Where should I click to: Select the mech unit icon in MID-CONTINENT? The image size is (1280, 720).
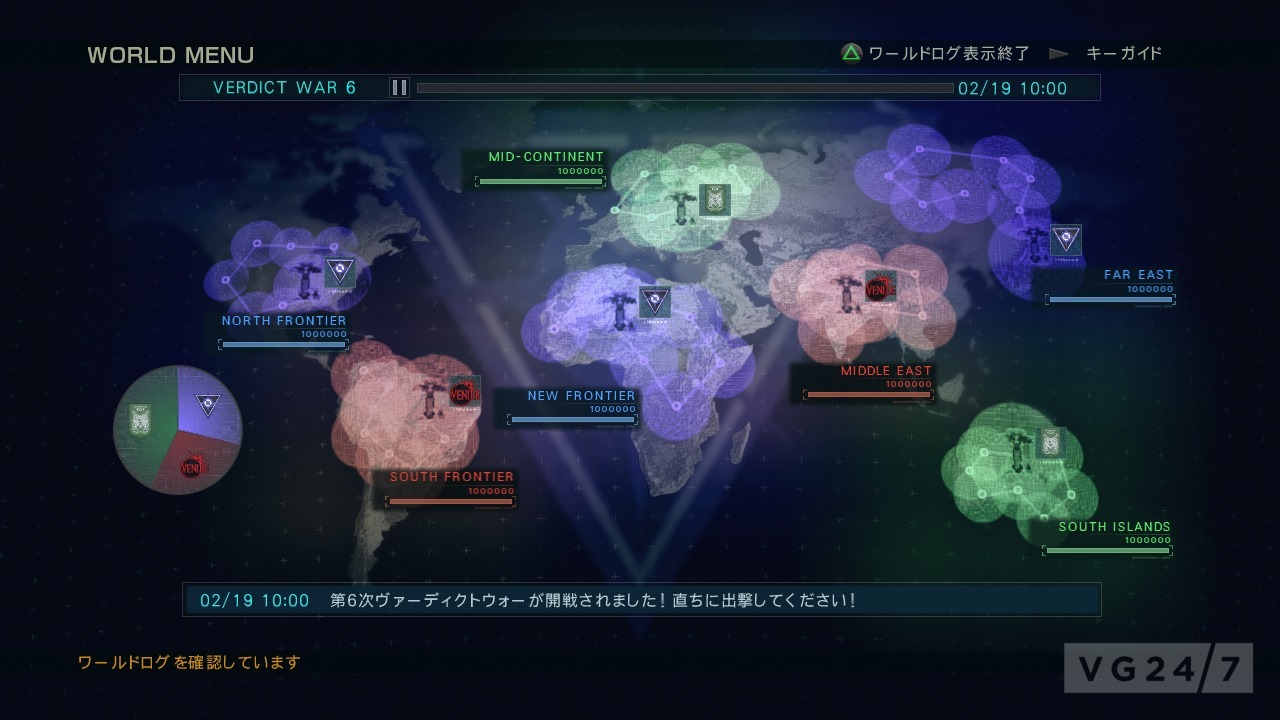click(x=683, y=207)
